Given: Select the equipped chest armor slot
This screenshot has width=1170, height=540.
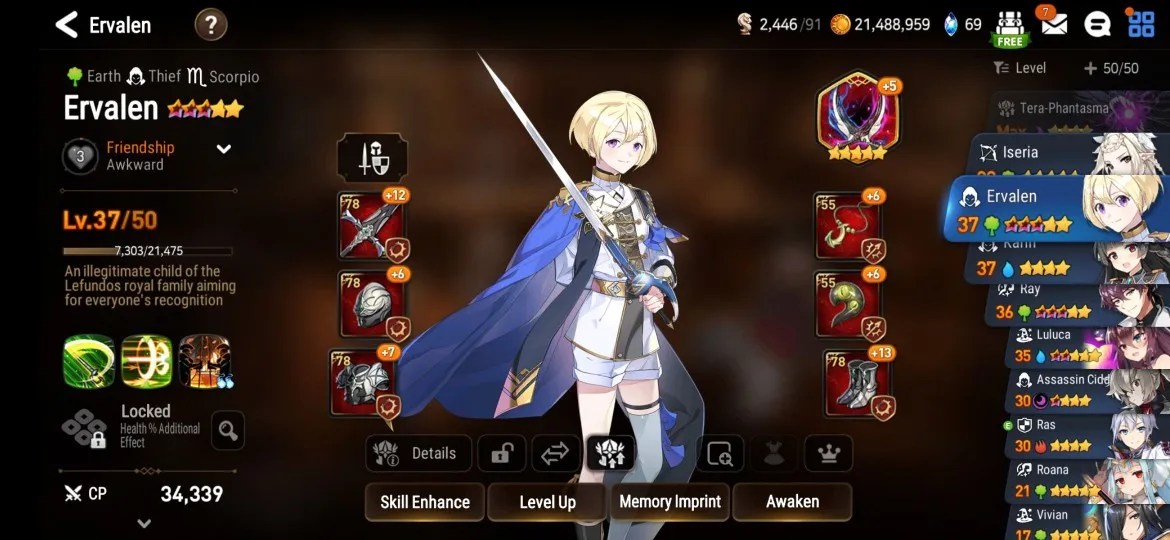Looking at the screenshot, I should [x=364, y=382].
